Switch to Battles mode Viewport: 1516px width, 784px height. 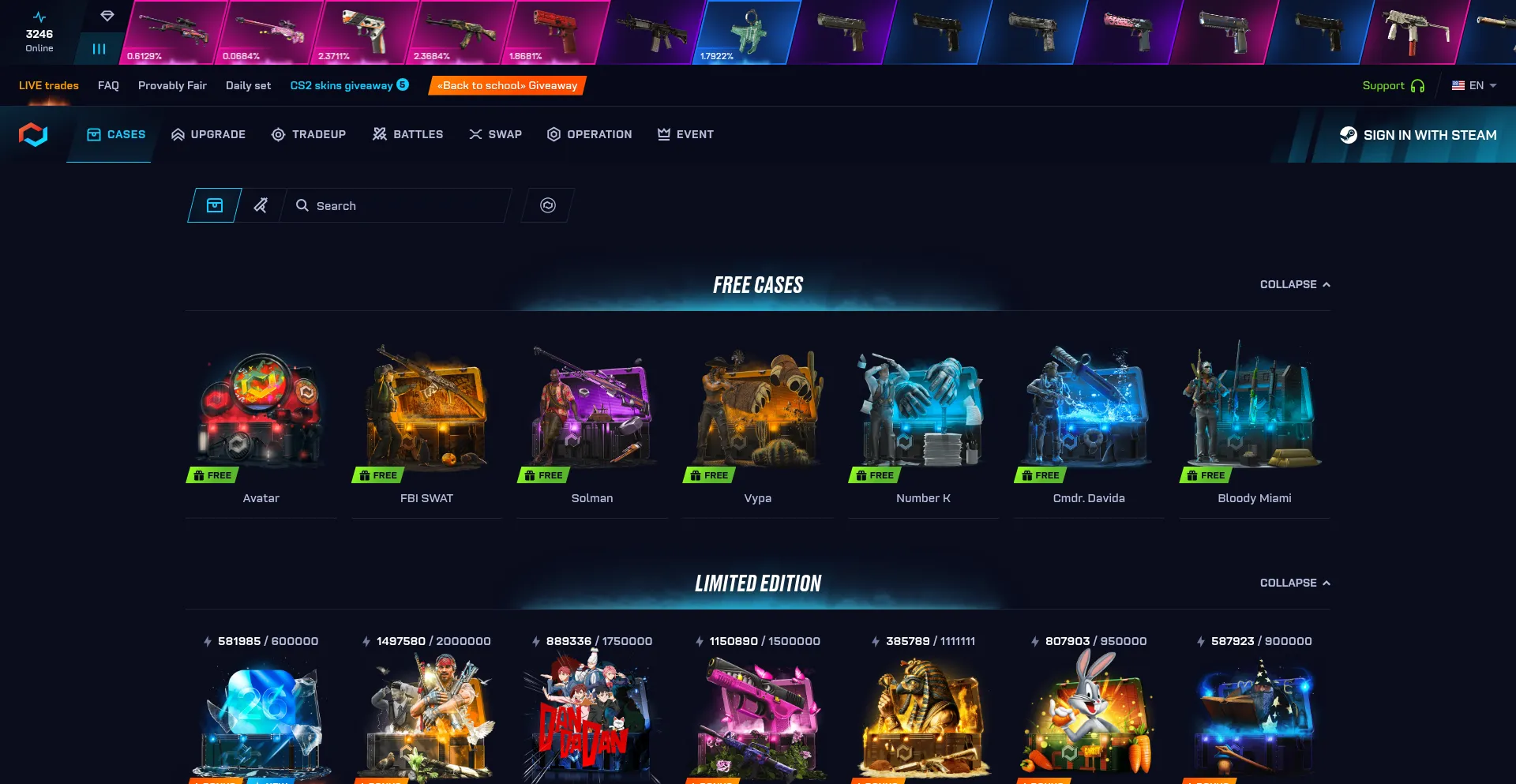click(407, 134)
